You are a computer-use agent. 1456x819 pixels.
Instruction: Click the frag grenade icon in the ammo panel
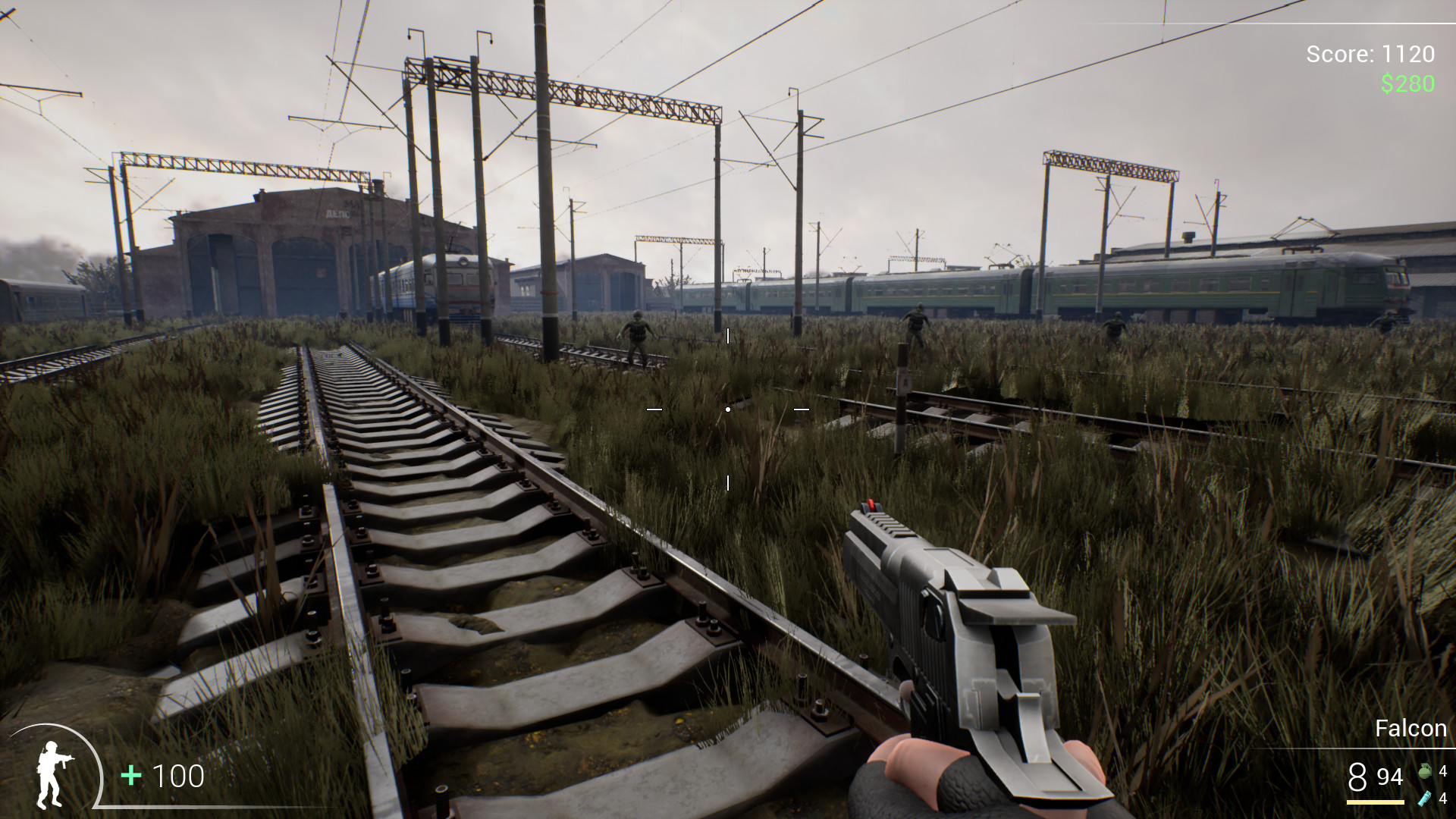(x=1424, y=773)
